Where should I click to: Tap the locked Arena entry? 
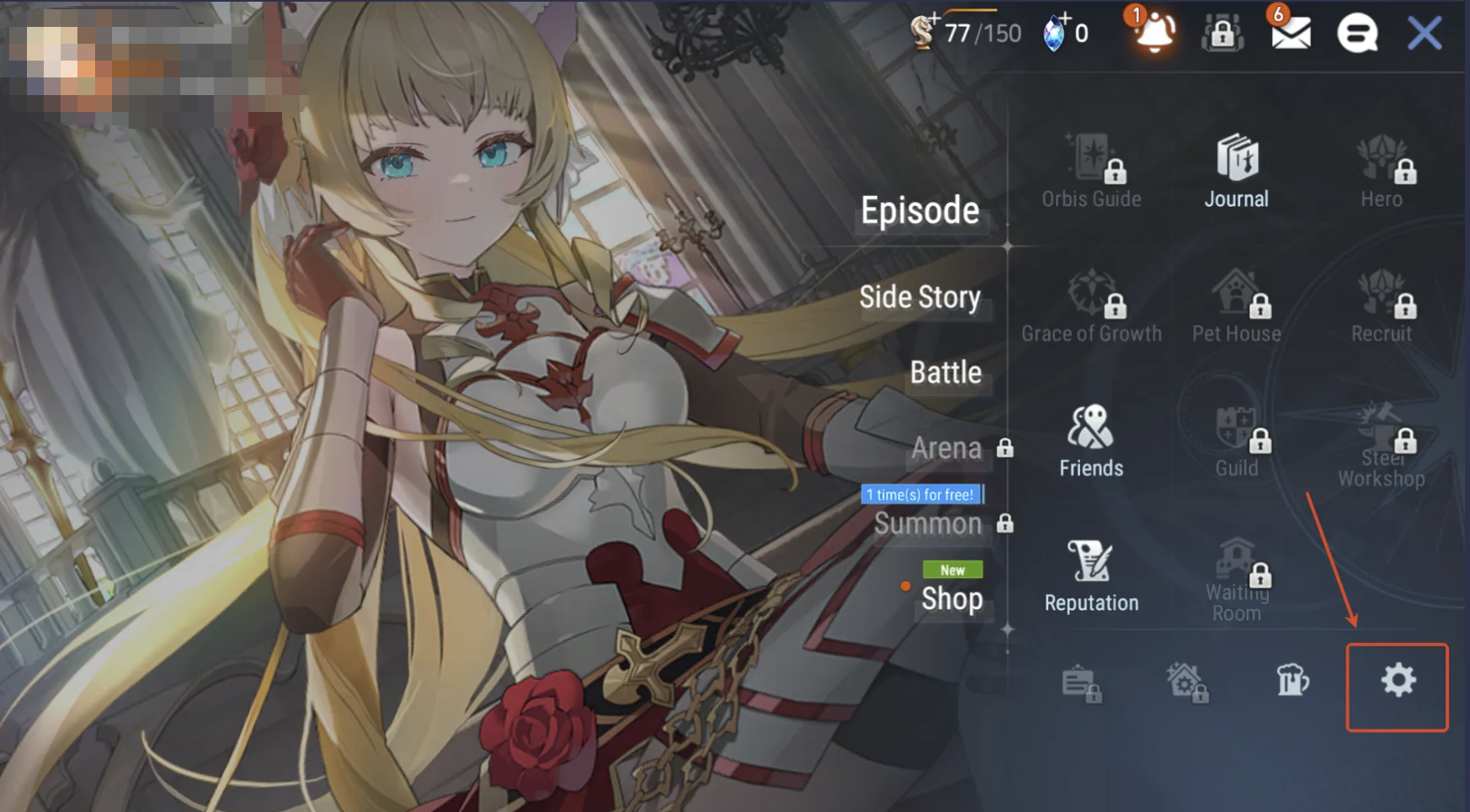coord(946,448)
